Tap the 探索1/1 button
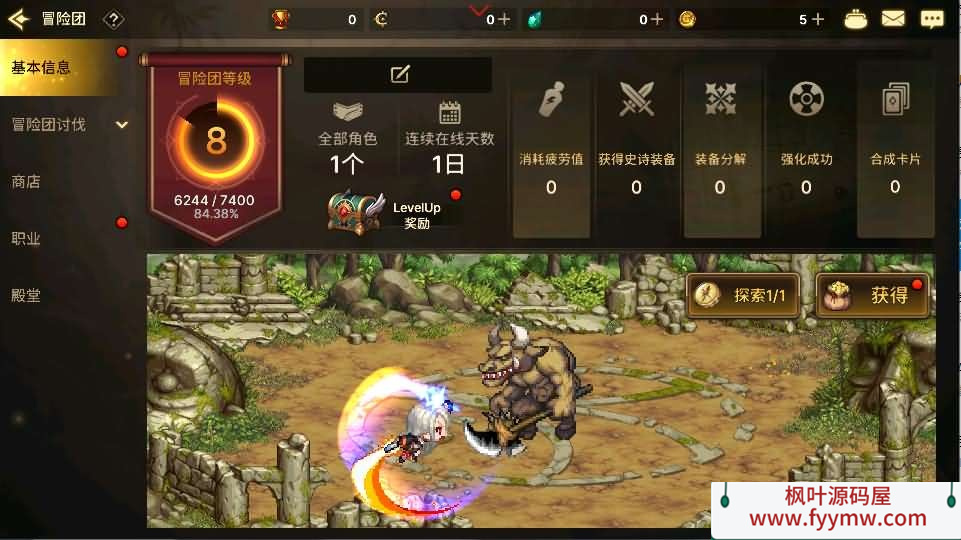The width and height of the screenshot is (961, 540). [x=742, y=295]
